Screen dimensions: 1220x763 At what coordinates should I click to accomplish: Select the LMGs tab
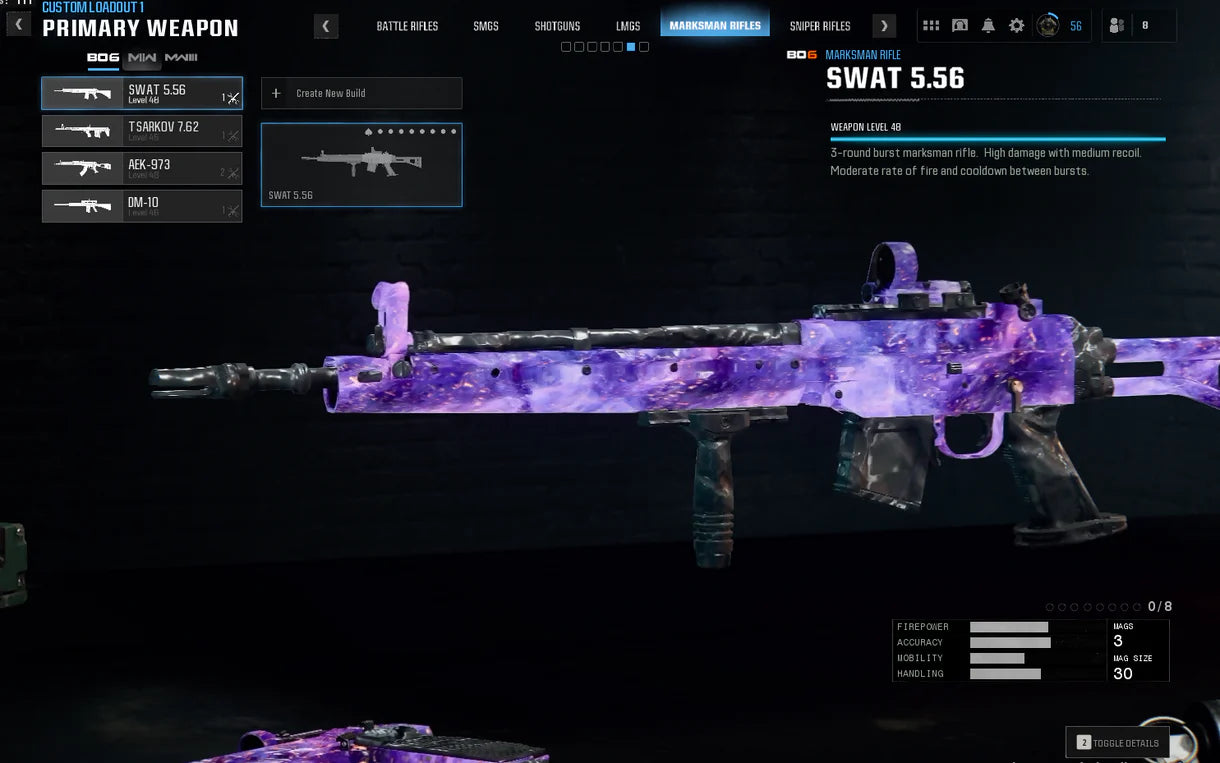(628, 26)
